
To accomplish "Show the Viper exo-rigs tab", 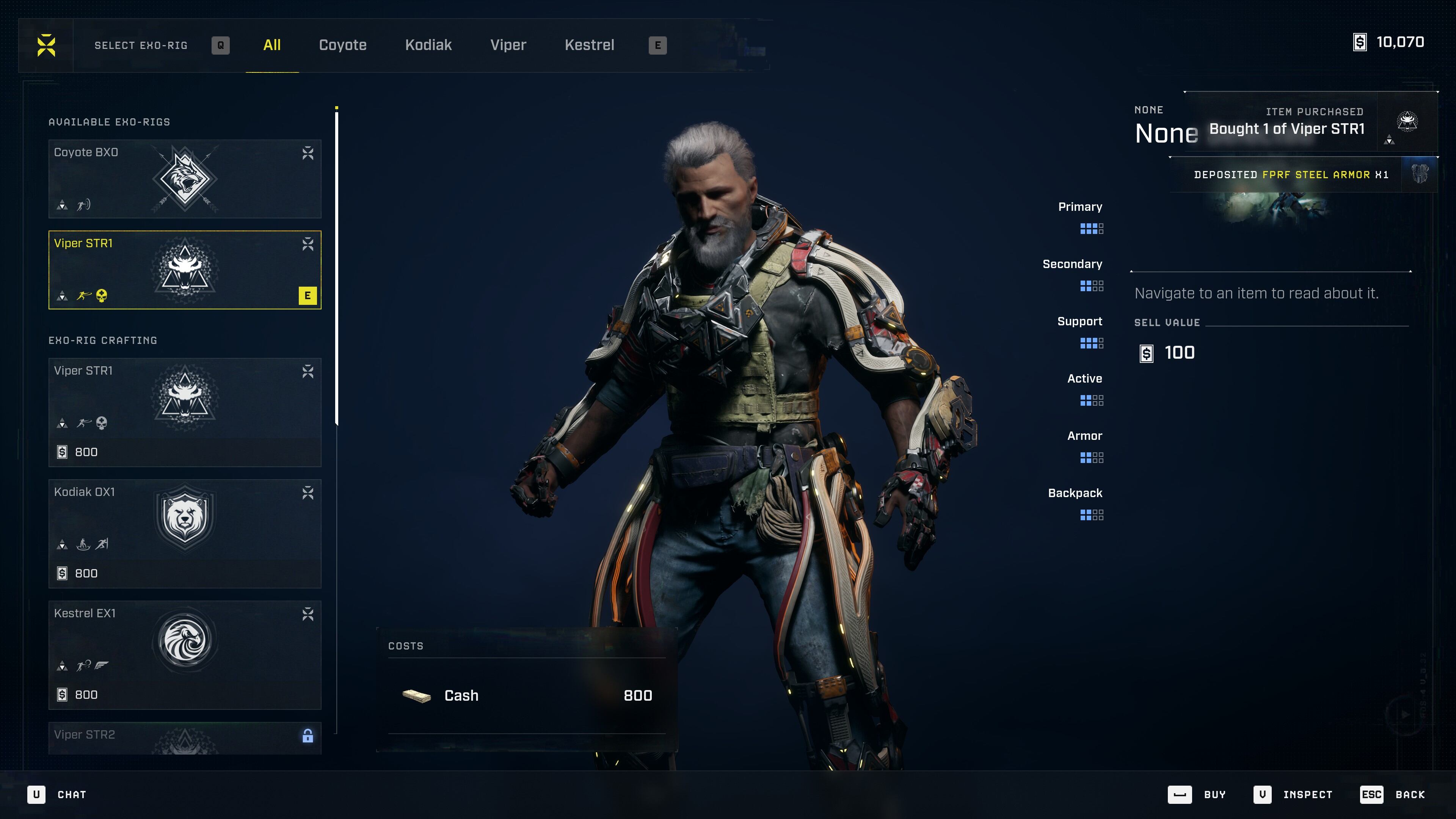I will pos(508,45).
